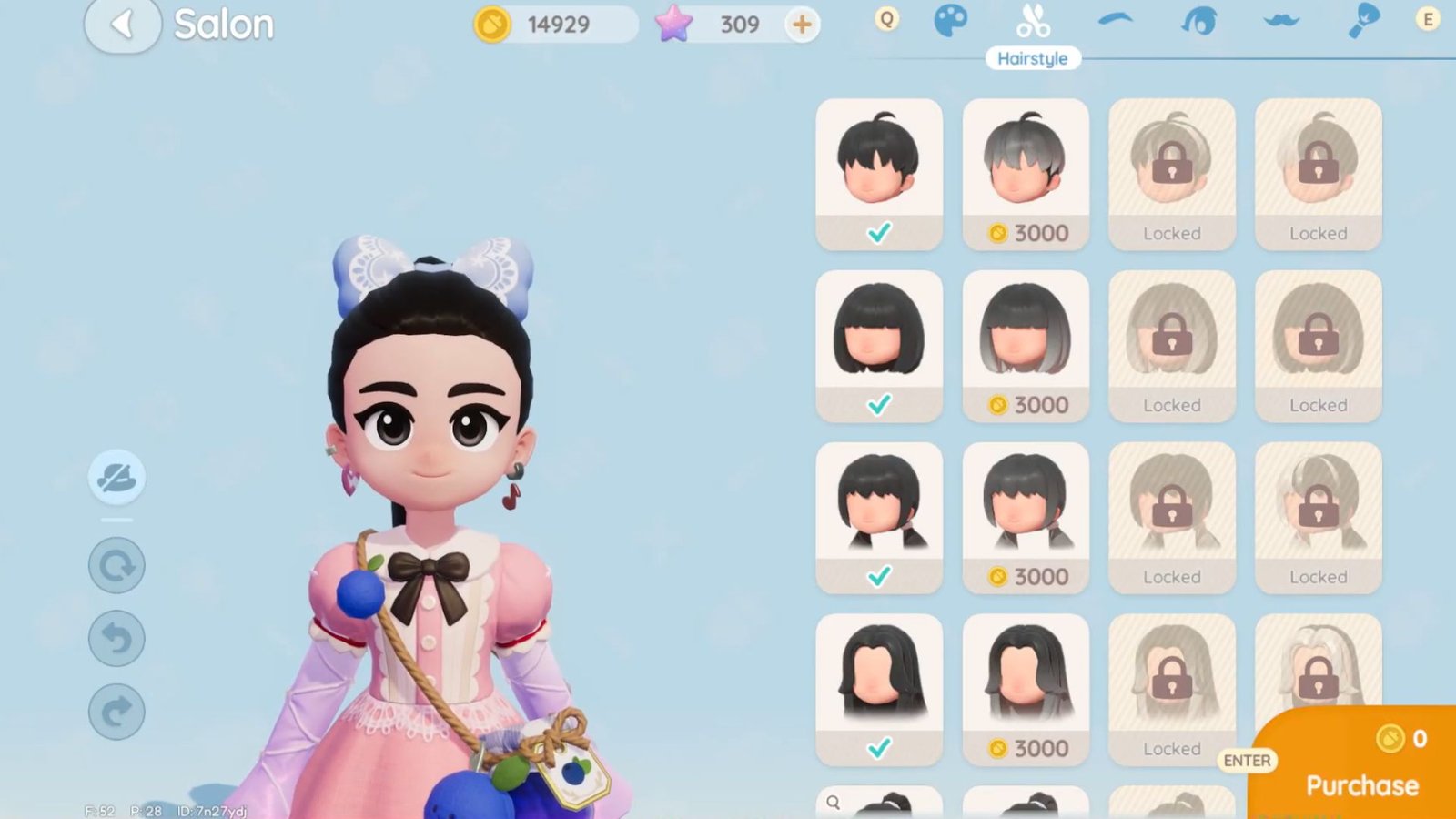Go back from the Salon screen

pos(124,24)
